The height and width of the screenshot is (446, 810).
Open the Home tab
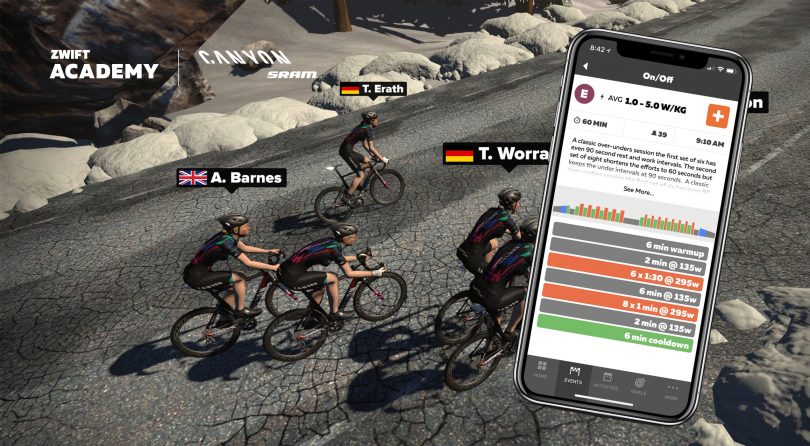coord(541,371)
